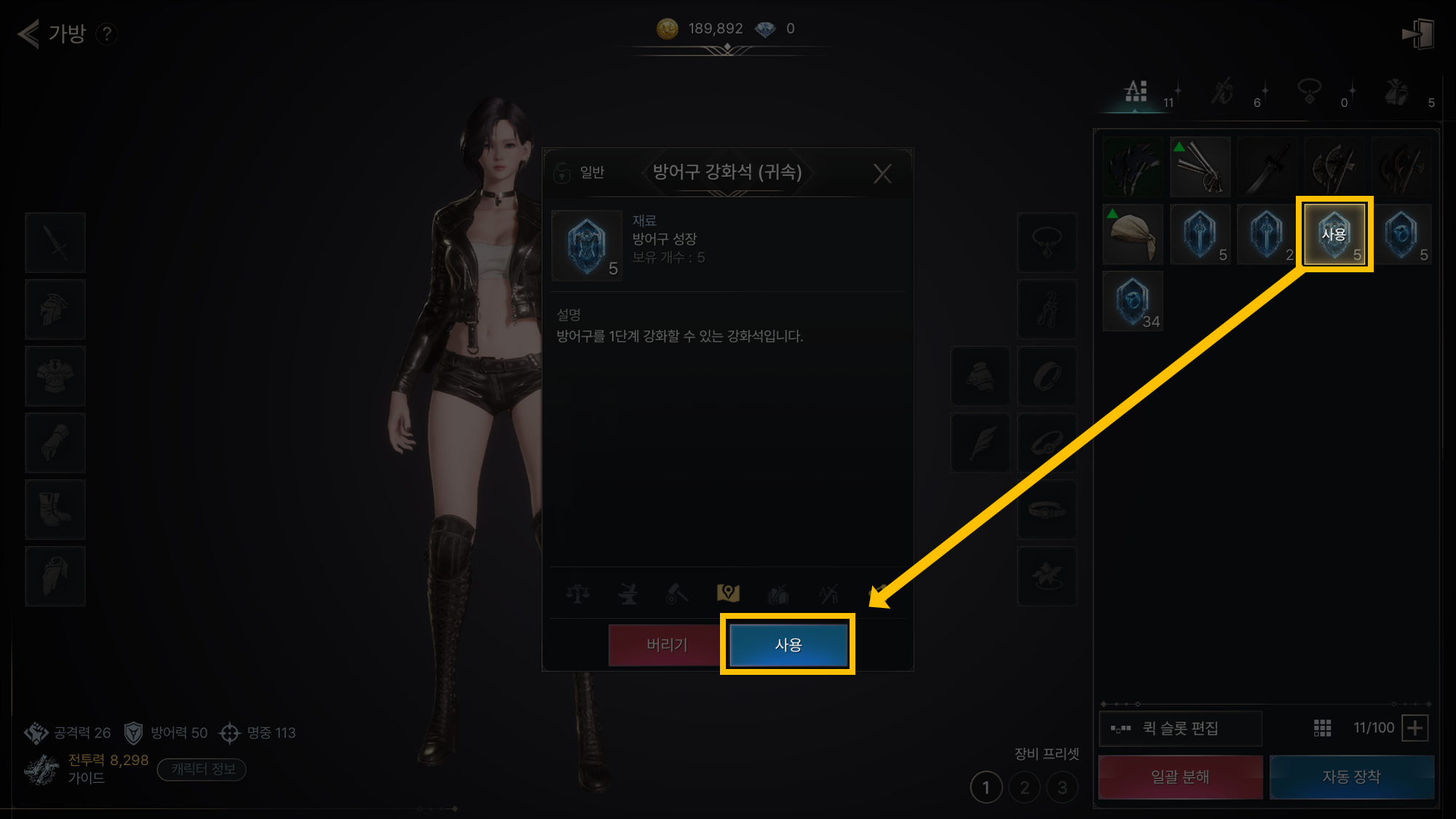Expand inventory with the plus button

coord(1415,728)
